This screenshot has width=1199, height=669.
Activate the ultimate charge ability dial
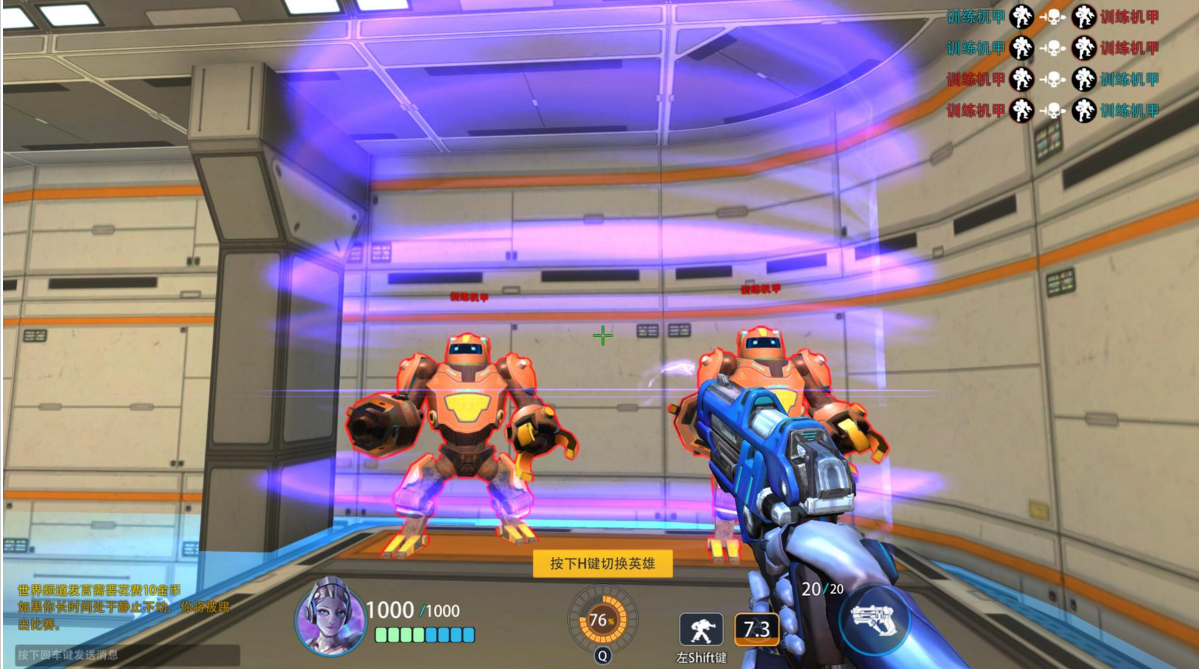click(x=602, y=619)
